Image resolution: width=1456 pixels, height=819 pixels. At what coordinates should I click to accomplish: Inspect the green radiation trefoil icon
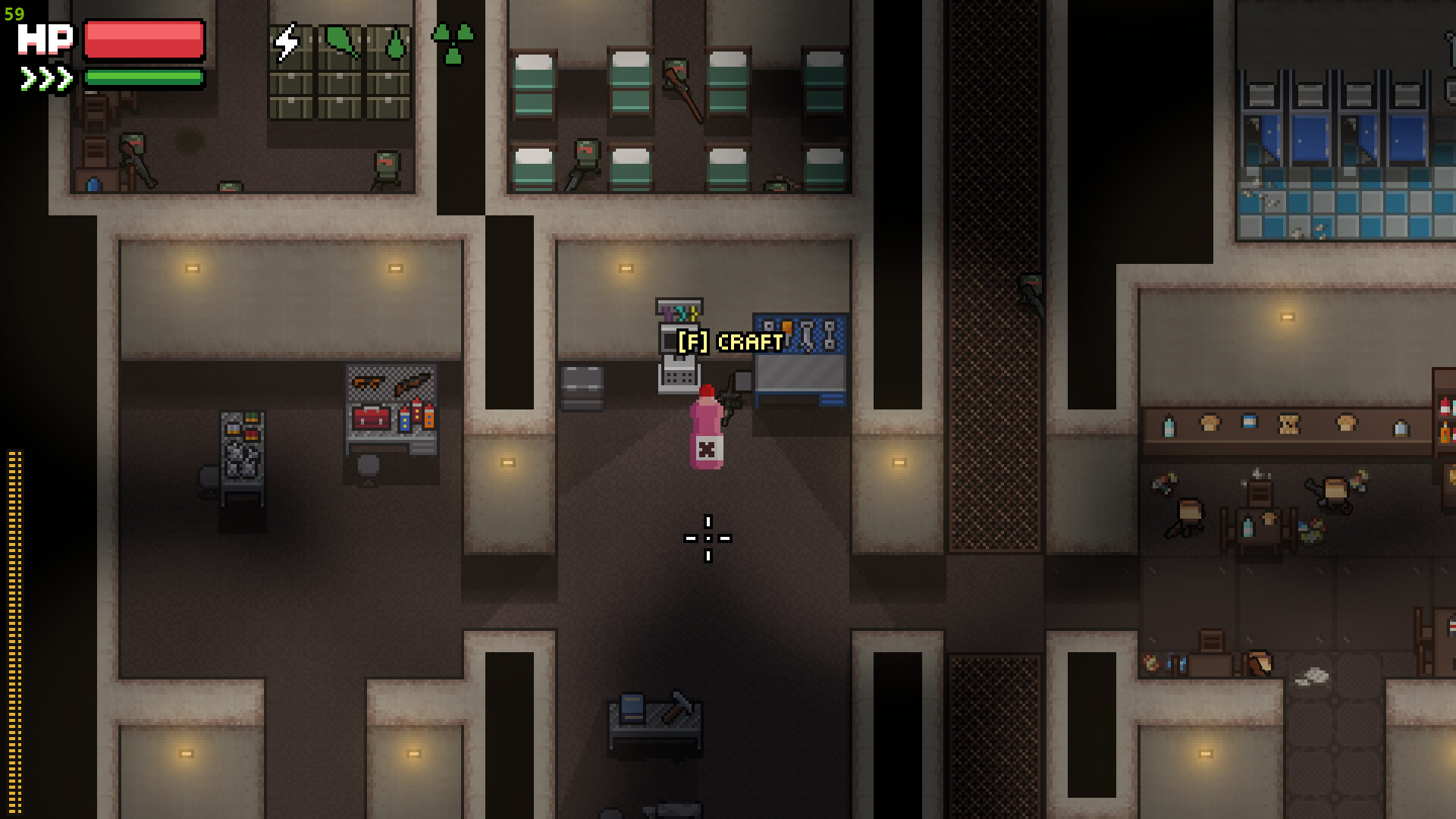click(x=453, y=43)
